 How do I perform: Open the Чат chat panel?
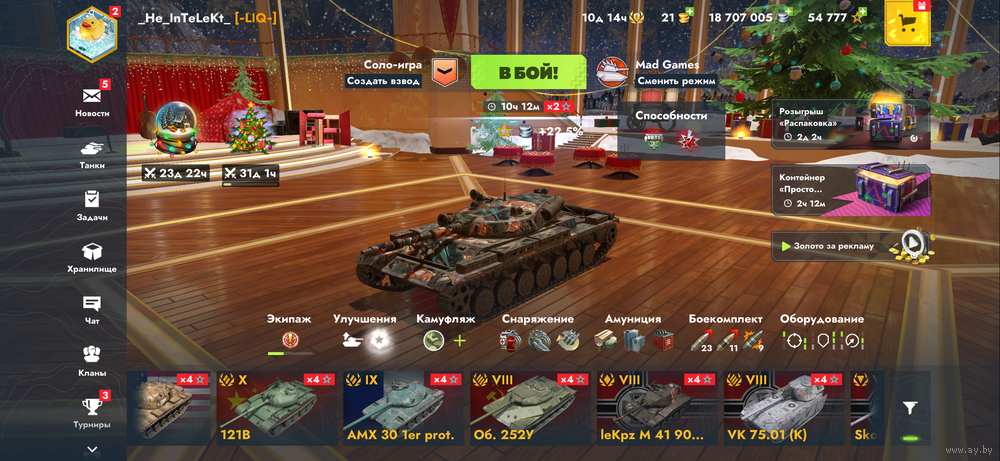click(x=92, y=308)
